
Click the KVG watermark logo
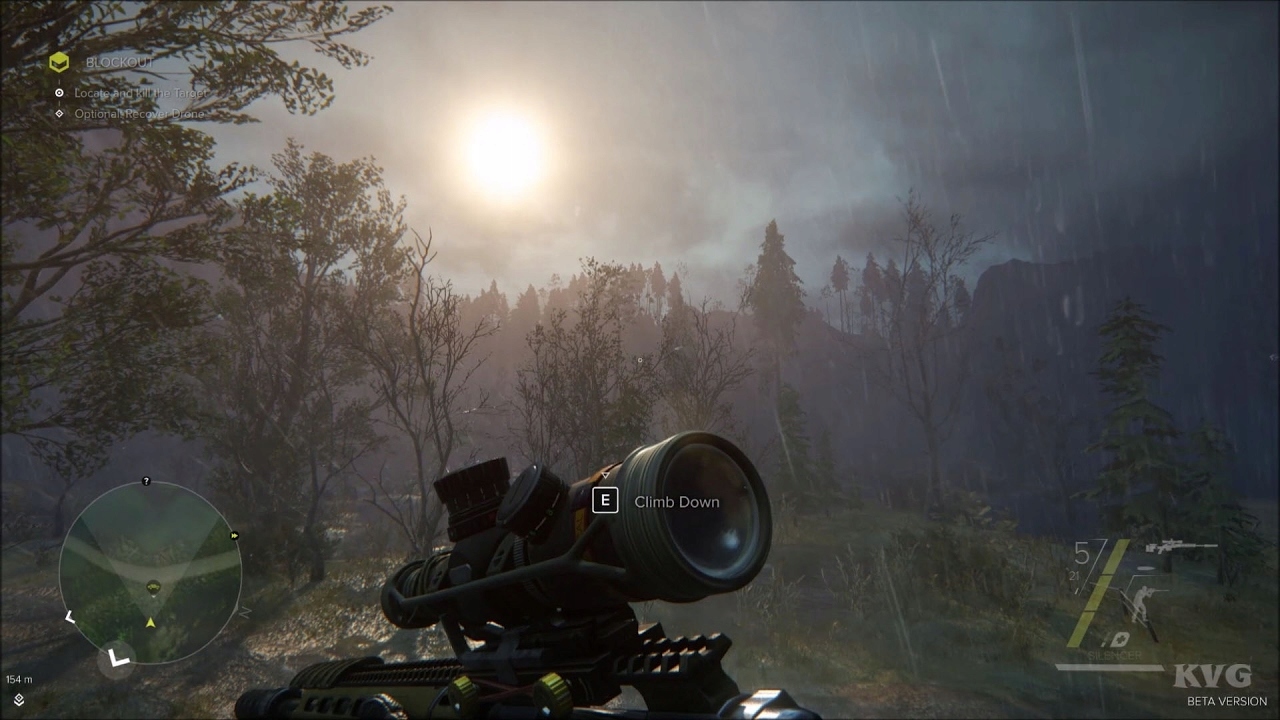[x=1212, y=674]
